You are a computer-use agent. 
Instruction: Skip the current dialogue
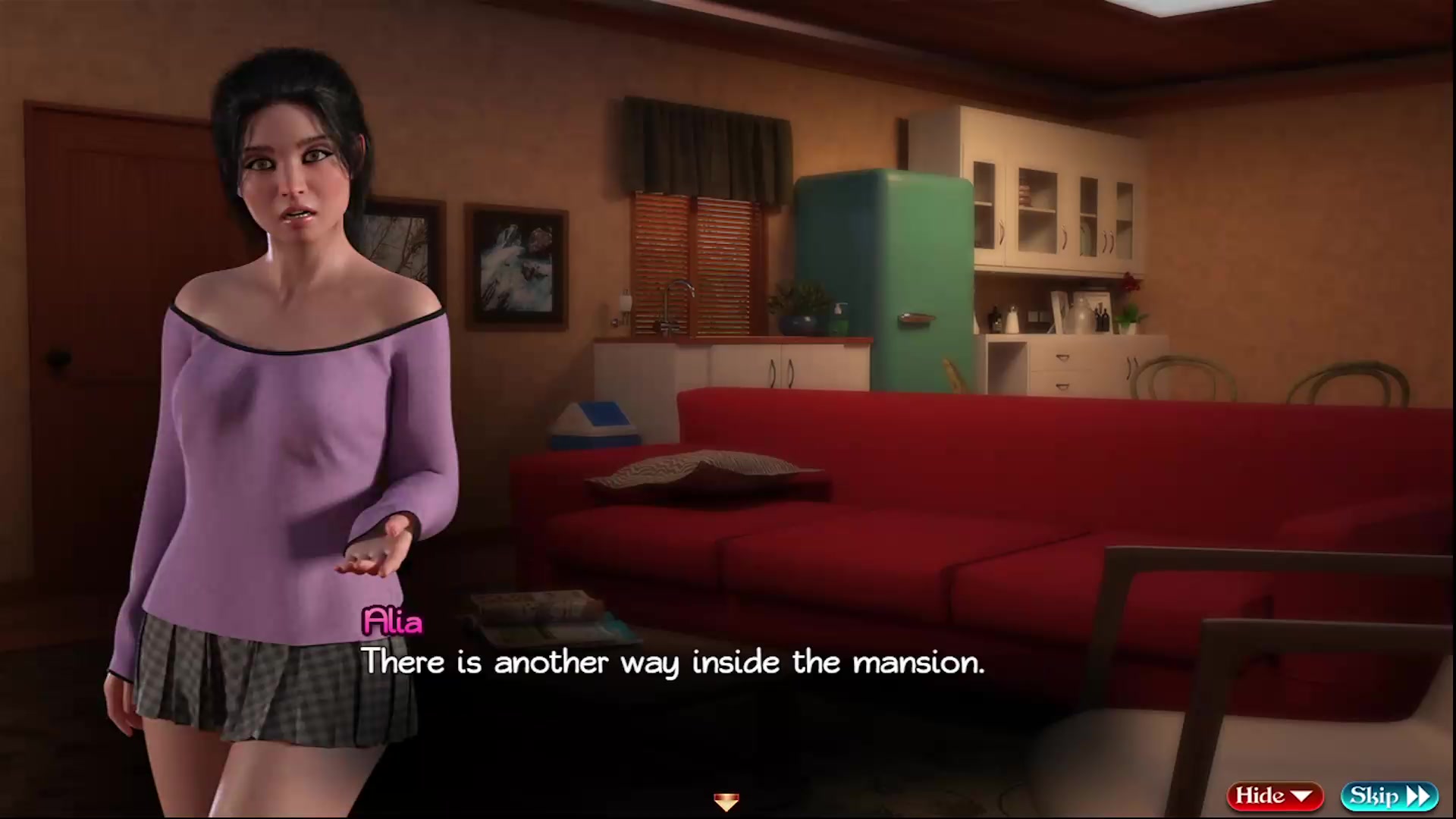(1389, 795)
